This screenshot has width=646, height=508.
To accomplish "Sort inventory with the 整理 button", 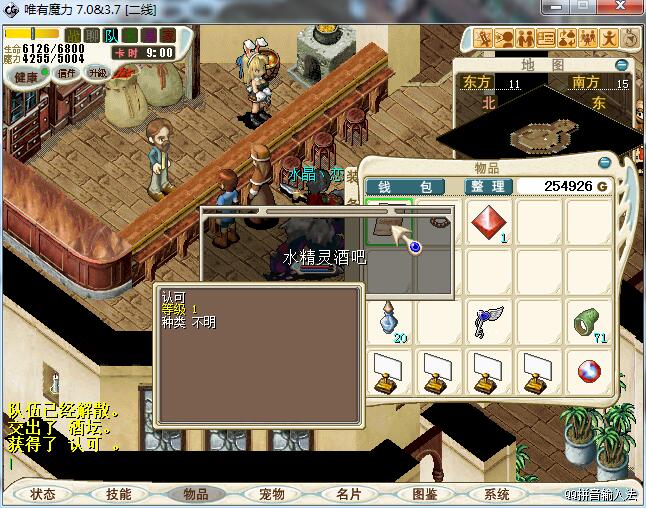I will [489, 187].
